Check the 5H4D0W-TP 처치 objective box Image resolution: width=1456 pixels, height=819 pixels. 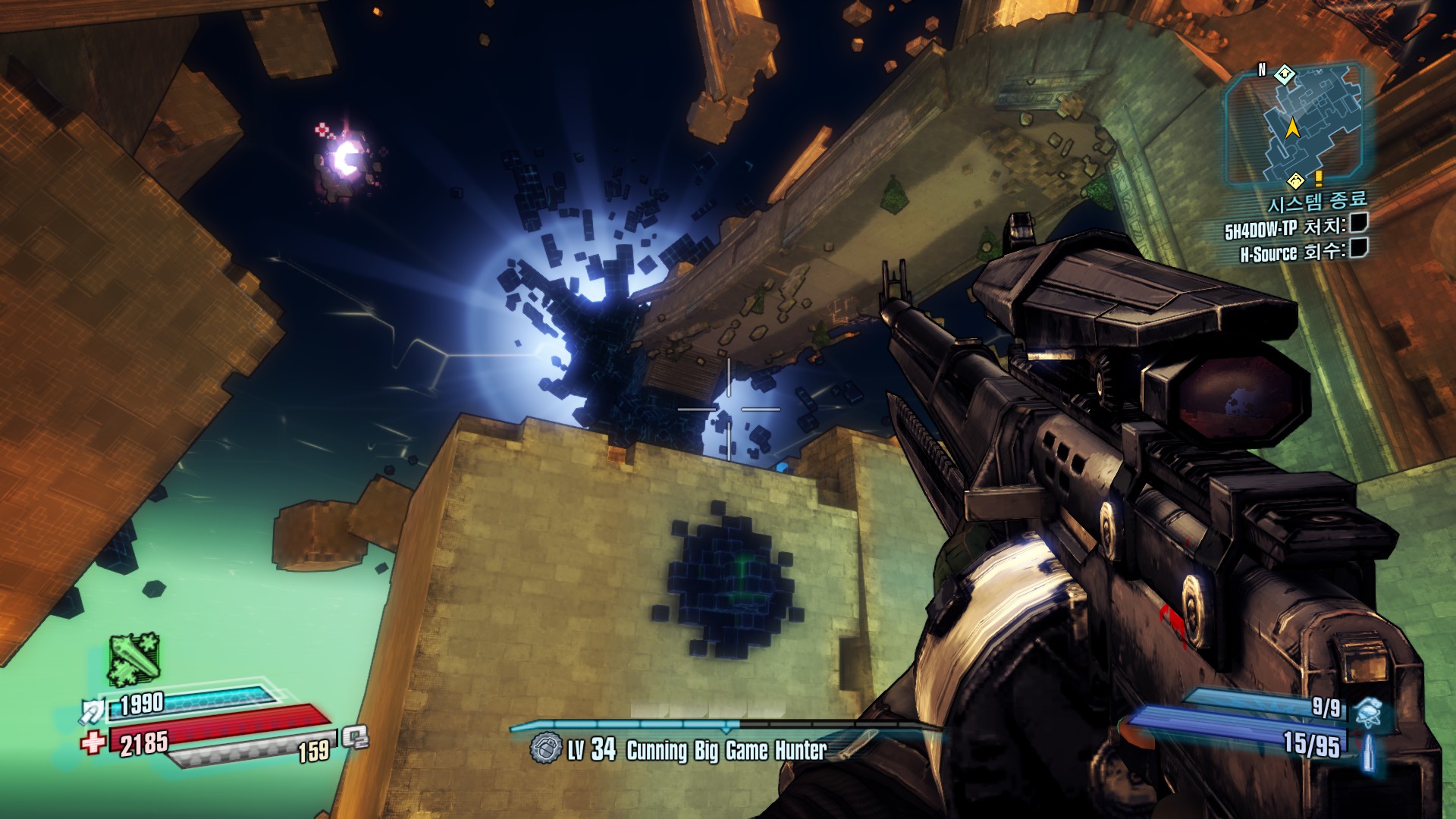point(1358,223)
